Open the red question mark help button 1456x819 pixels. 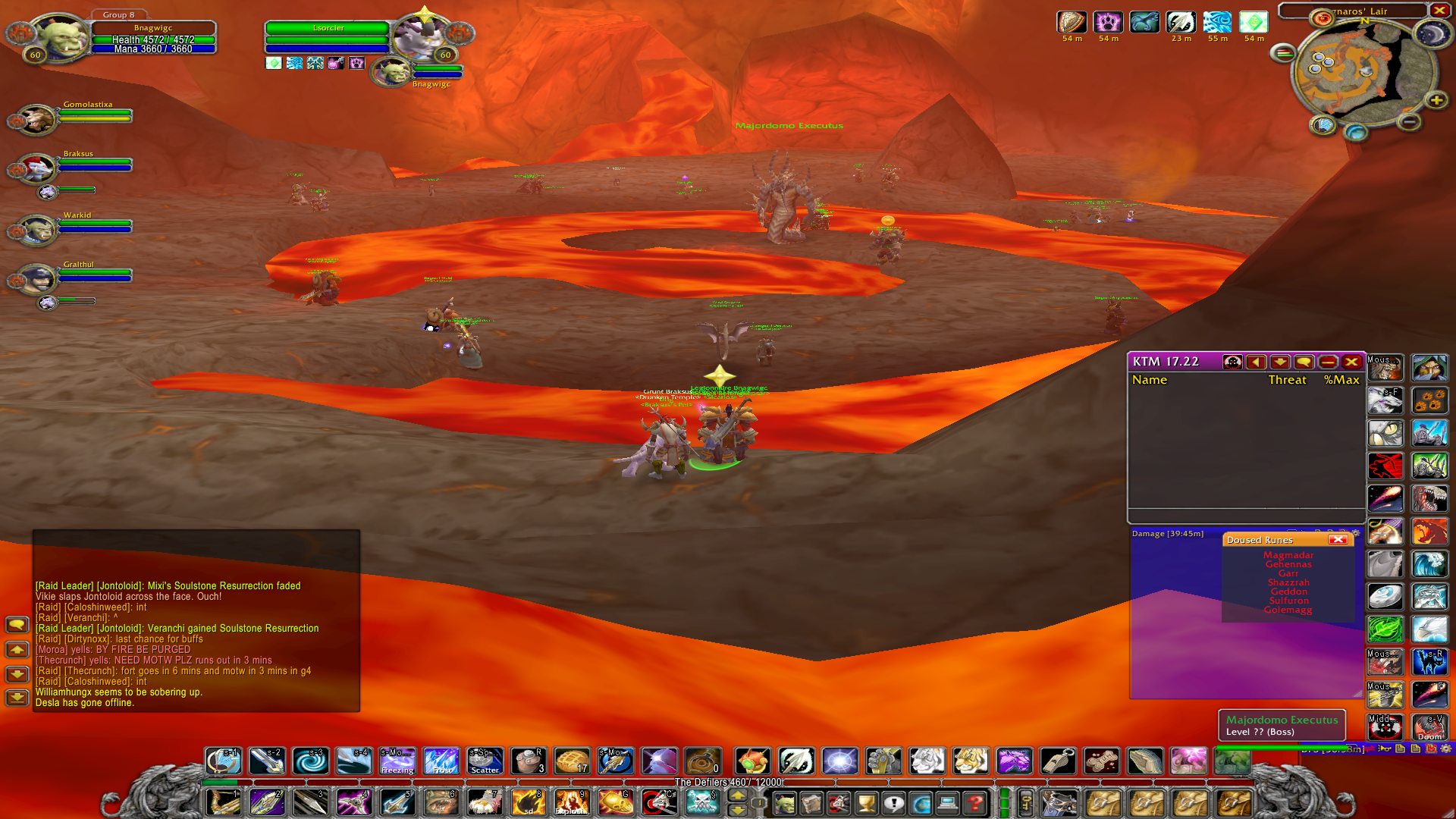point(977,802)
